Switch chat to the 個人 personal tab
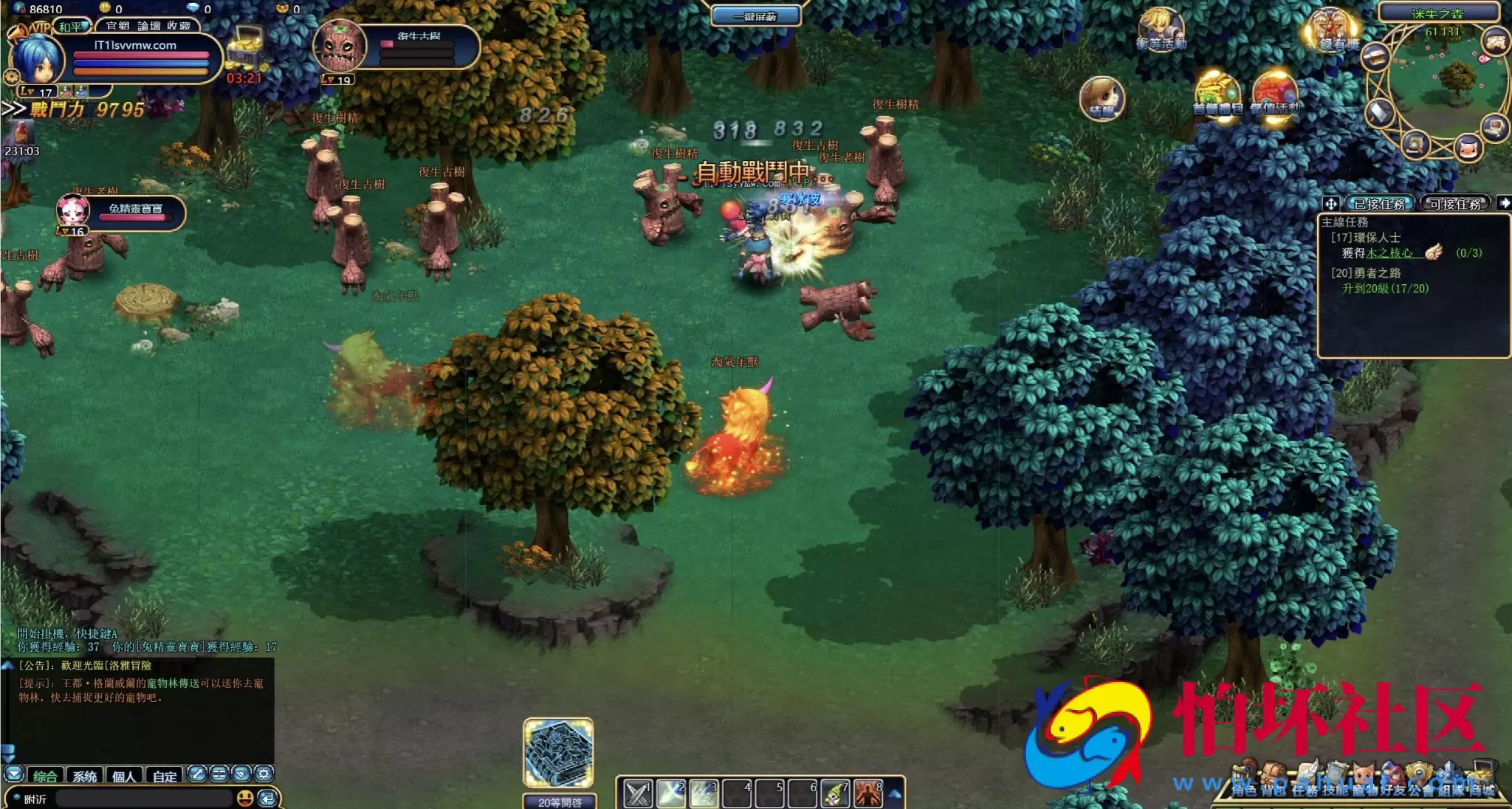The image size is (1512, 809). point(124,776)
